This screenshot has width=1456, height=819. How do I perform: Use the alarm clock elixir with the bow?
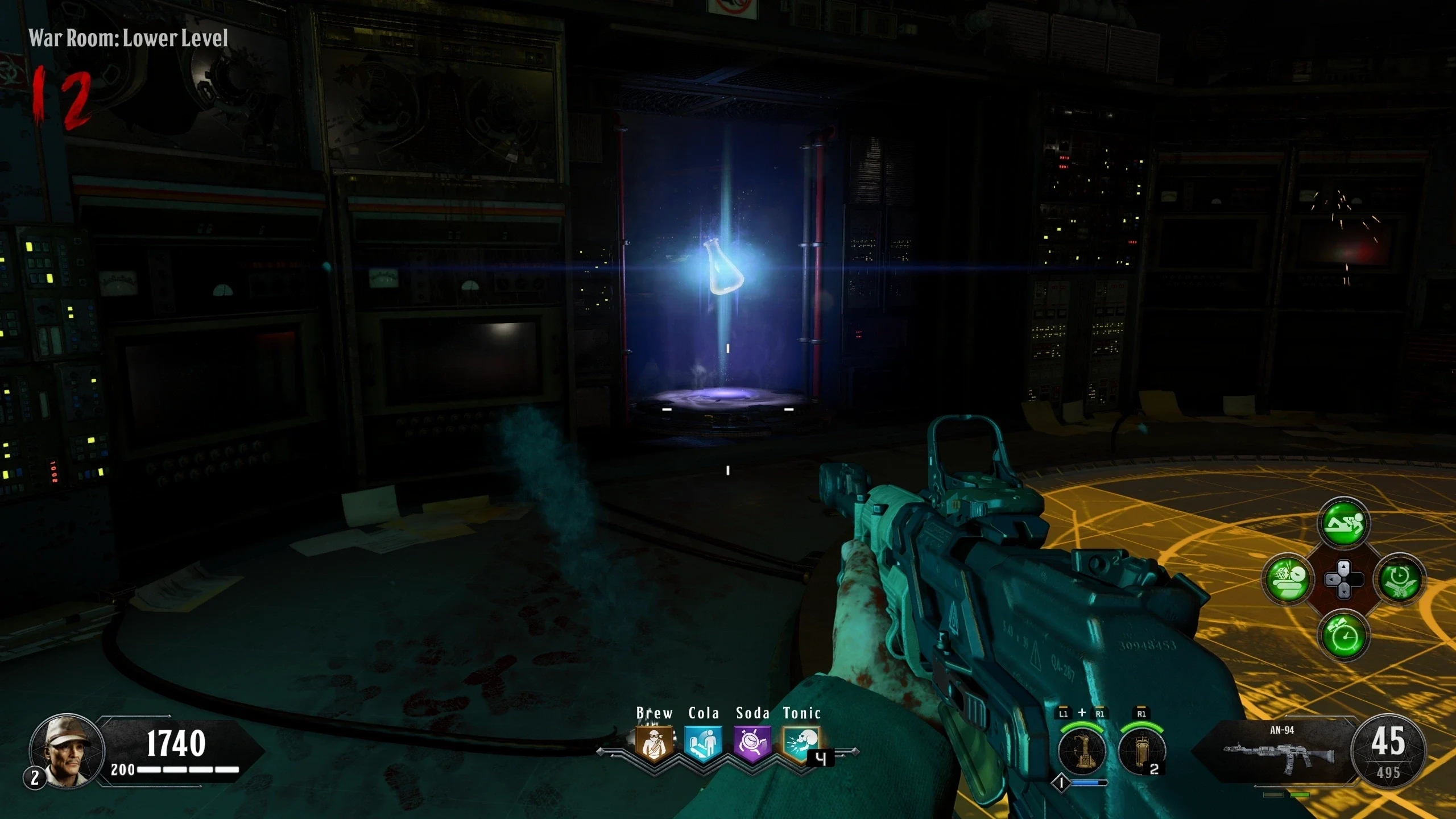(x=1343, y=635)
